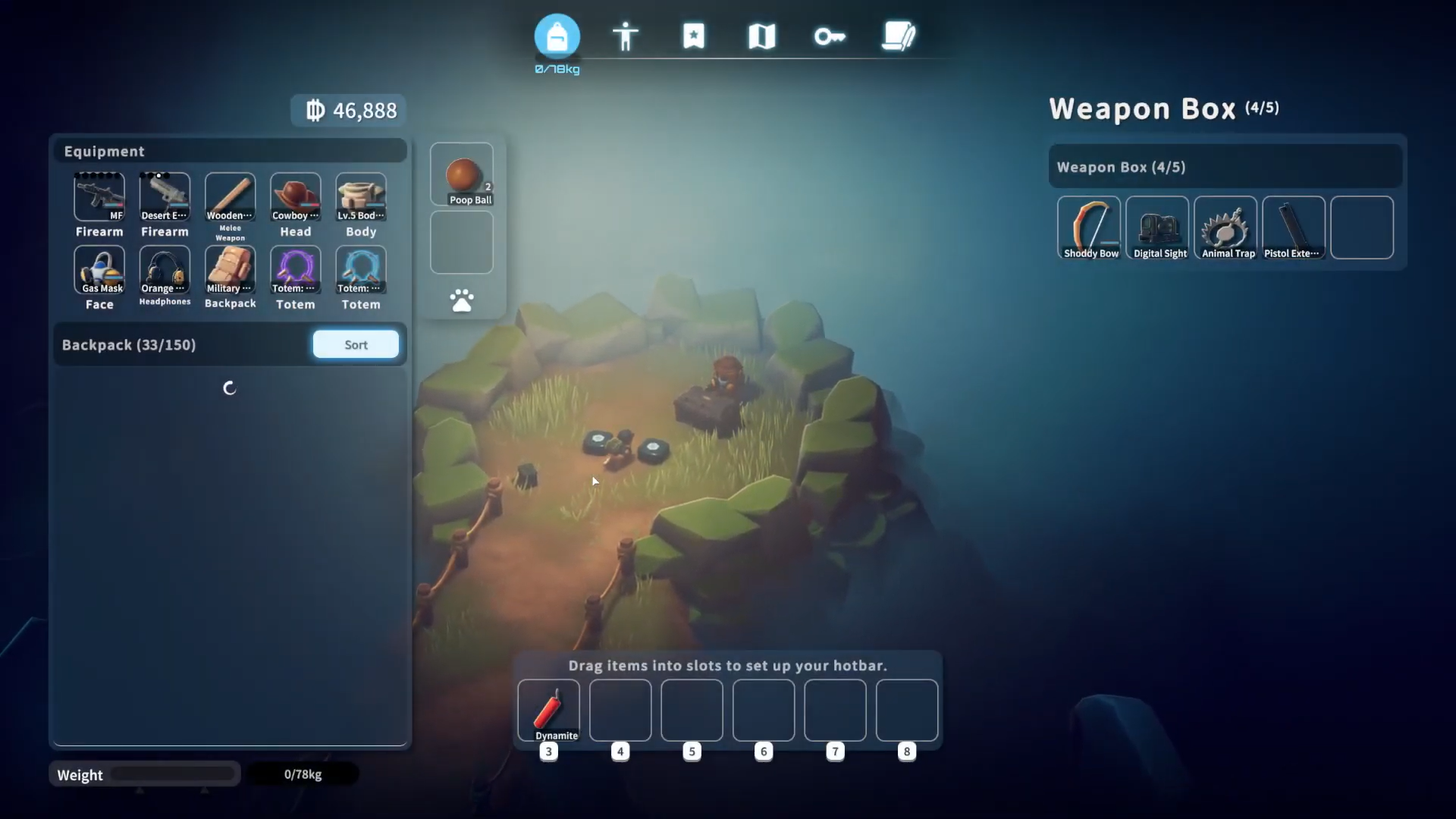
Task: Show the map tab
Action: pyautogui.click(x=761, y=36)
